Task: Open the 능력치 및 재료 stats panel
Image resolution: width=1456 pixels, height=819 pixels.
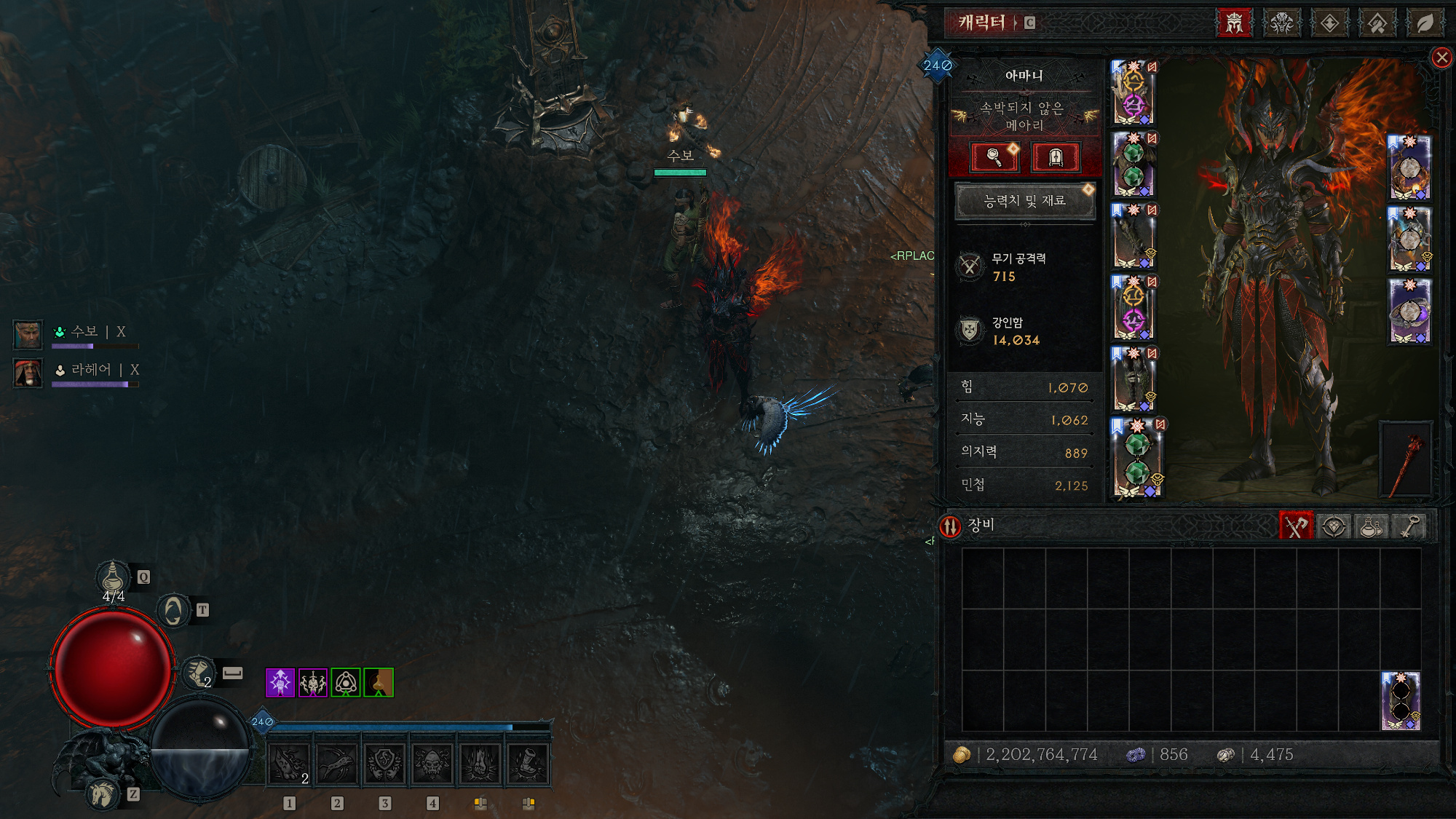Action: [1024, 201]
